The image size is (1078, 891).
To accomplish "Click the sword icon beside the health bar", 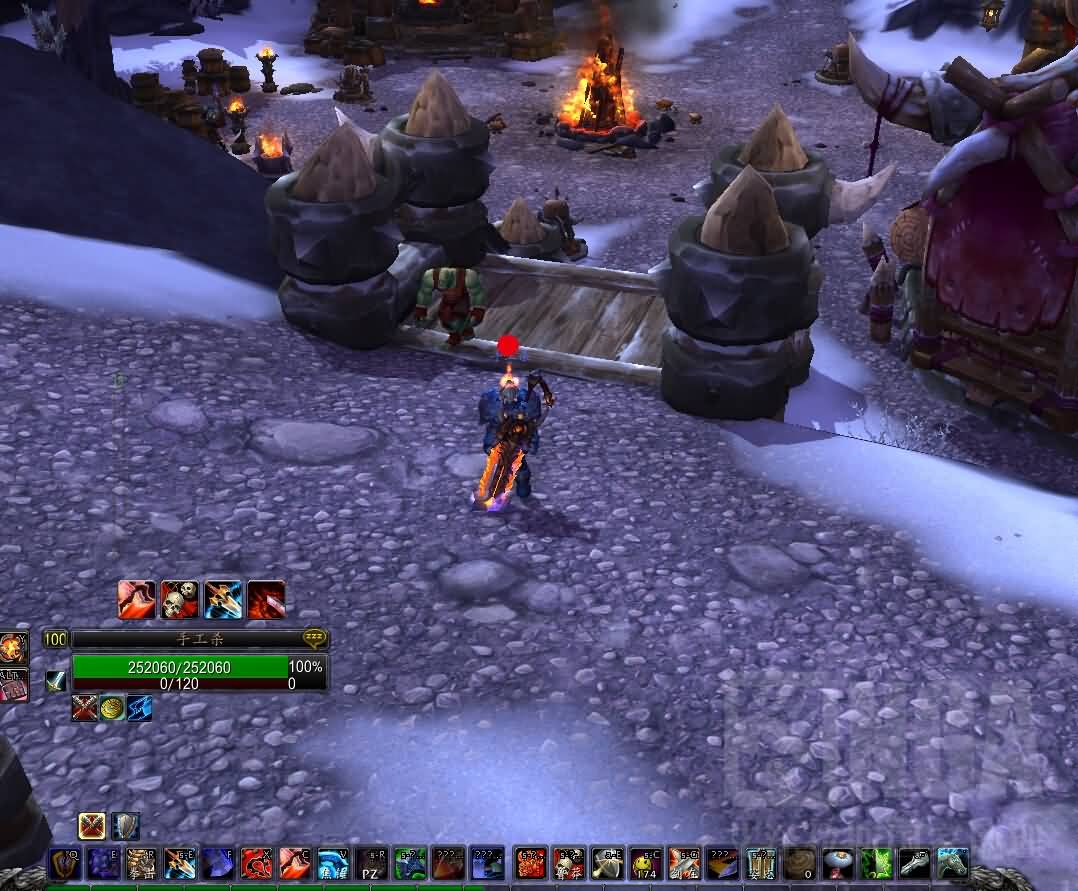I will point(56,681).
